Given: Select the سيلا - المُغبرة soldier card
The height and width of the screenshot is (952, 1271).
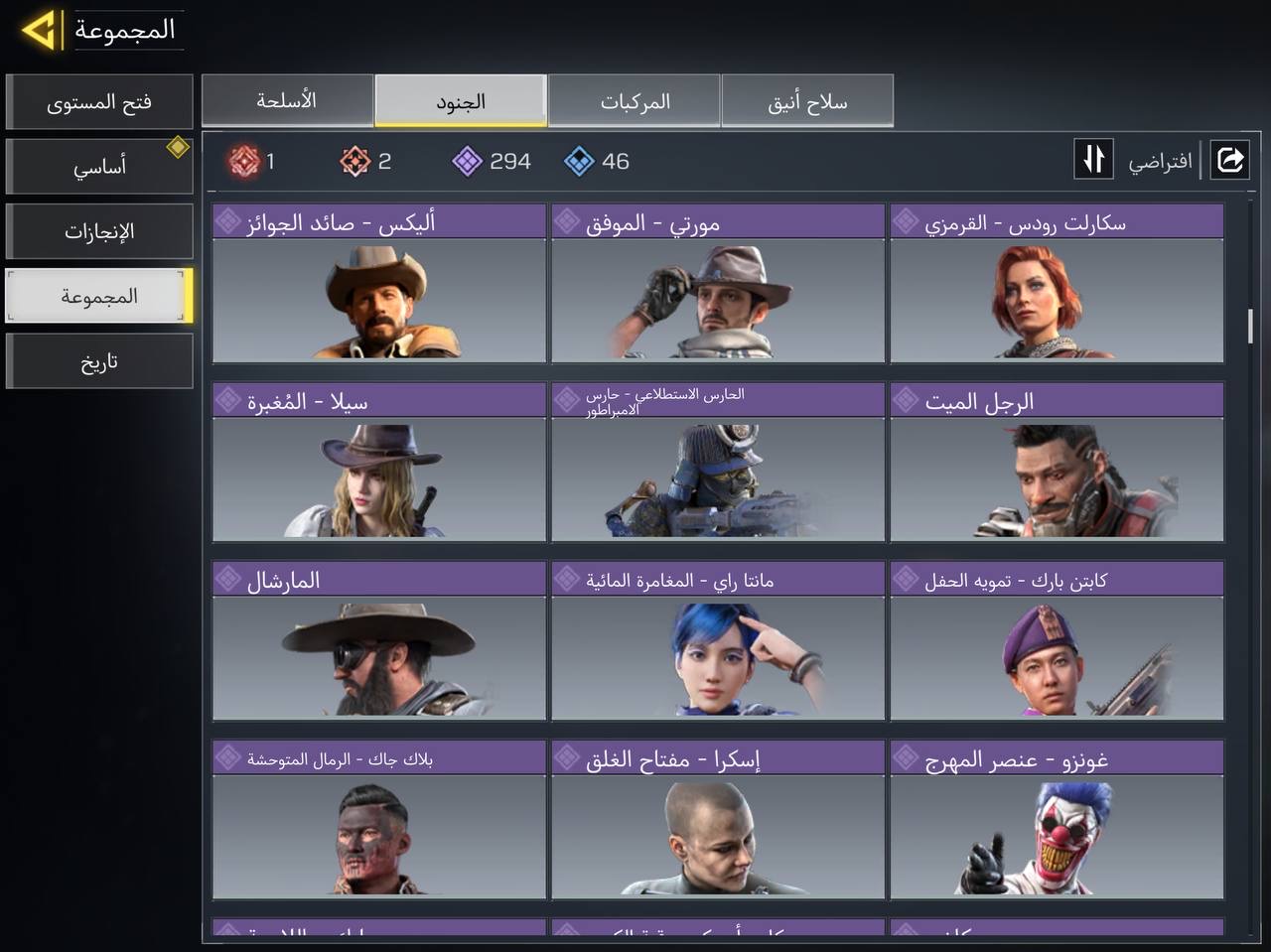Looking at the screenshot, I should point(379,463).
